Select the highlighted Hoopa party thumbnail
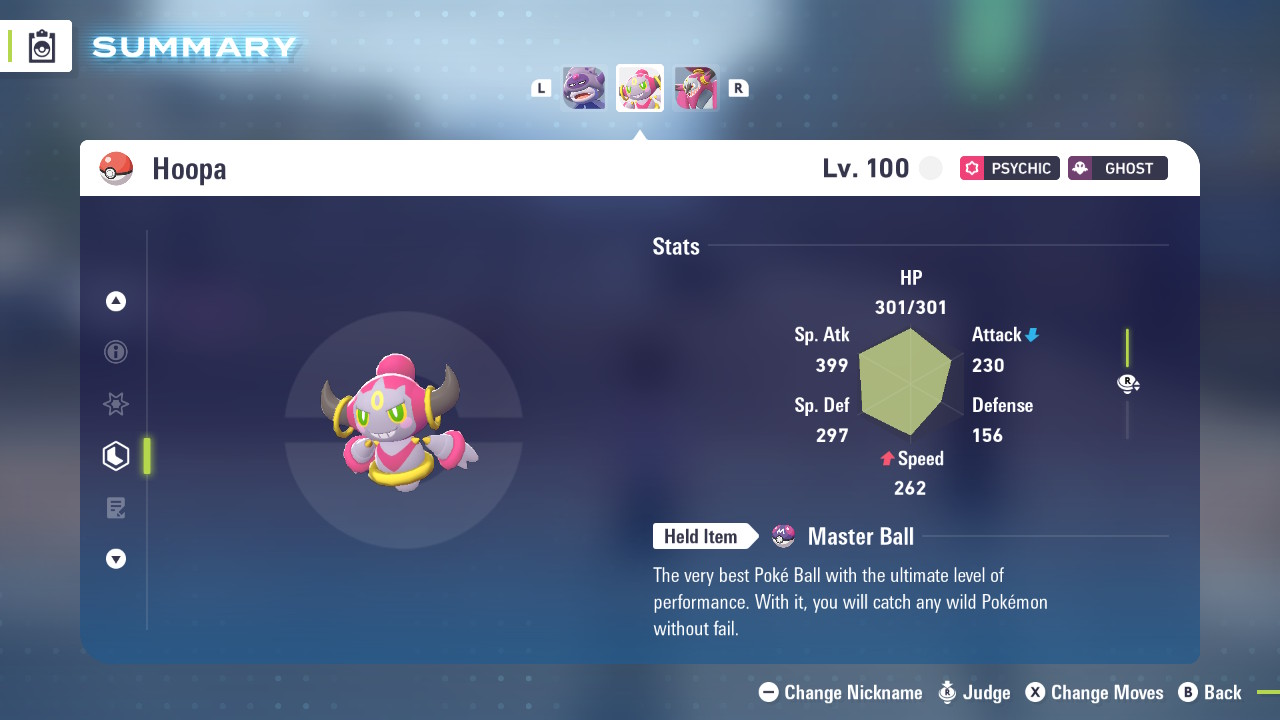 pos(640,88)
